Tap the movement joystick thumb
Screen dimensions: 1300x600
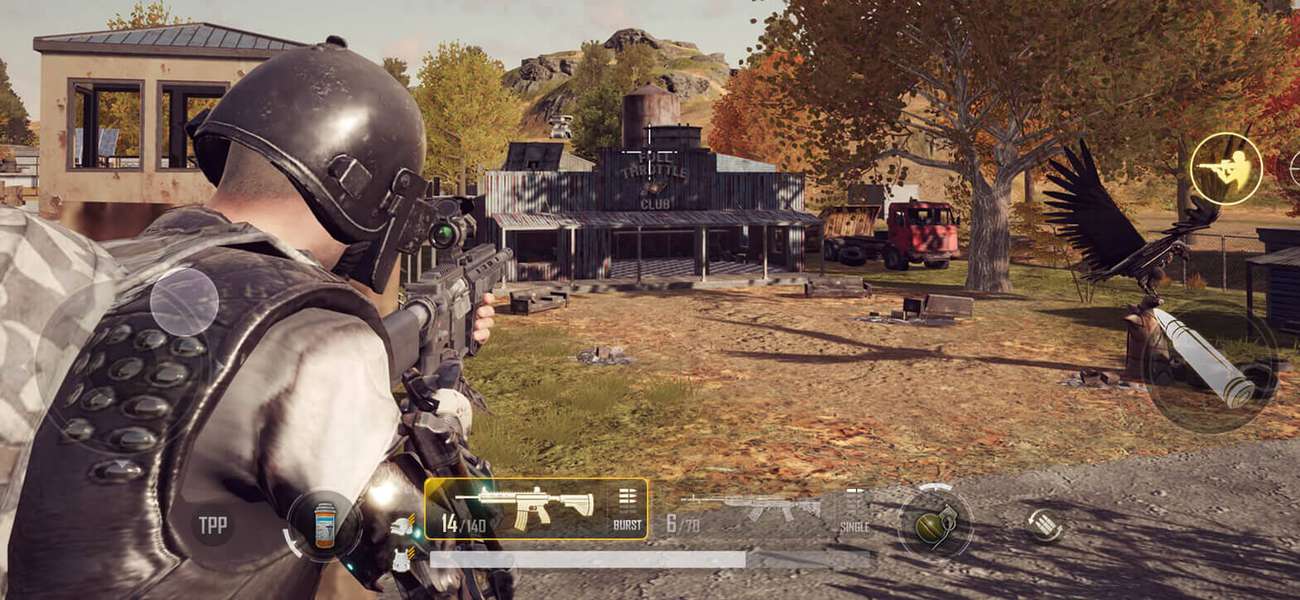184,302
